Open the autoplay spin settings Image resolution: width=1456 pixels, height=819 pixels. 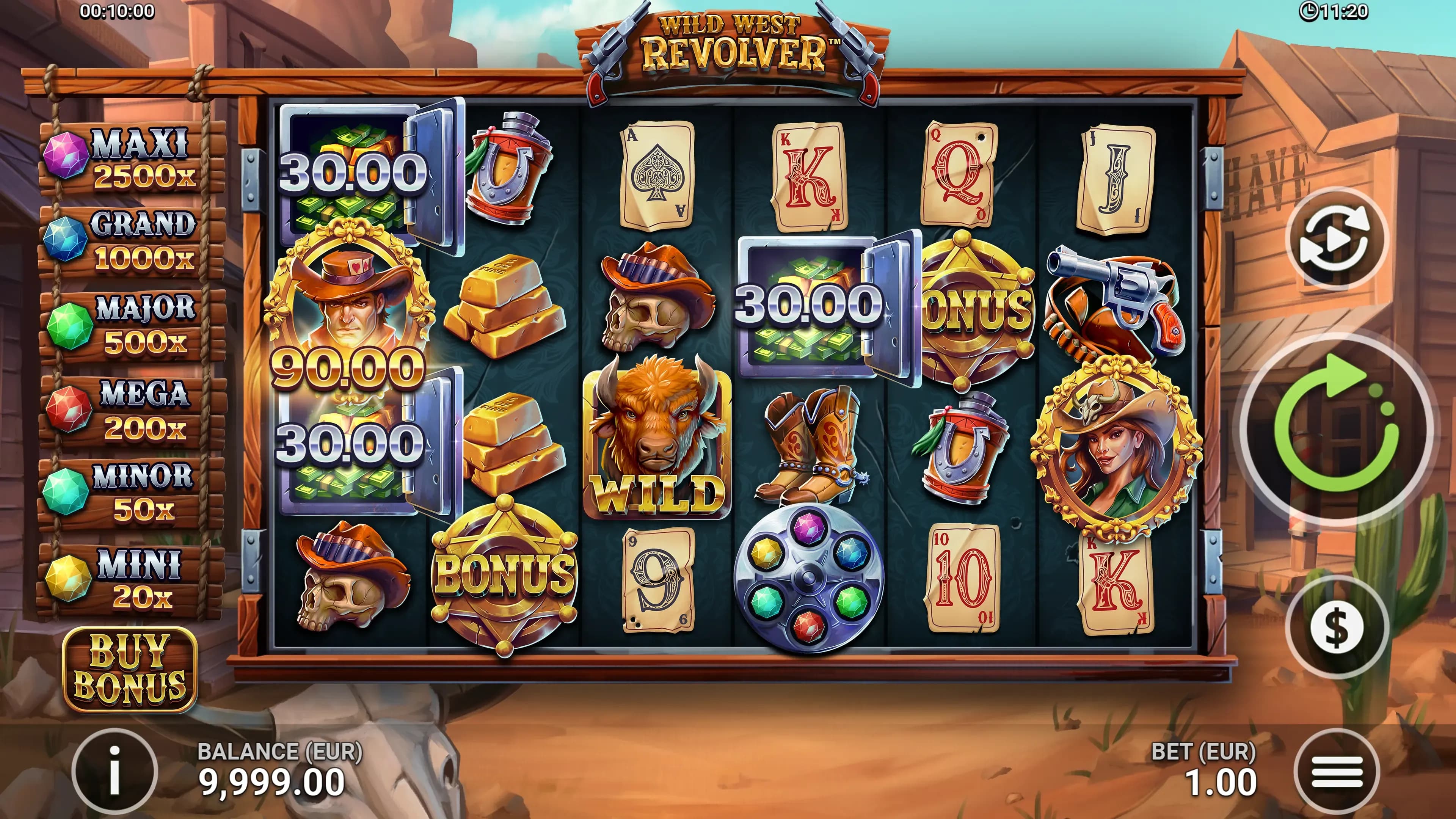point(1337,238)
